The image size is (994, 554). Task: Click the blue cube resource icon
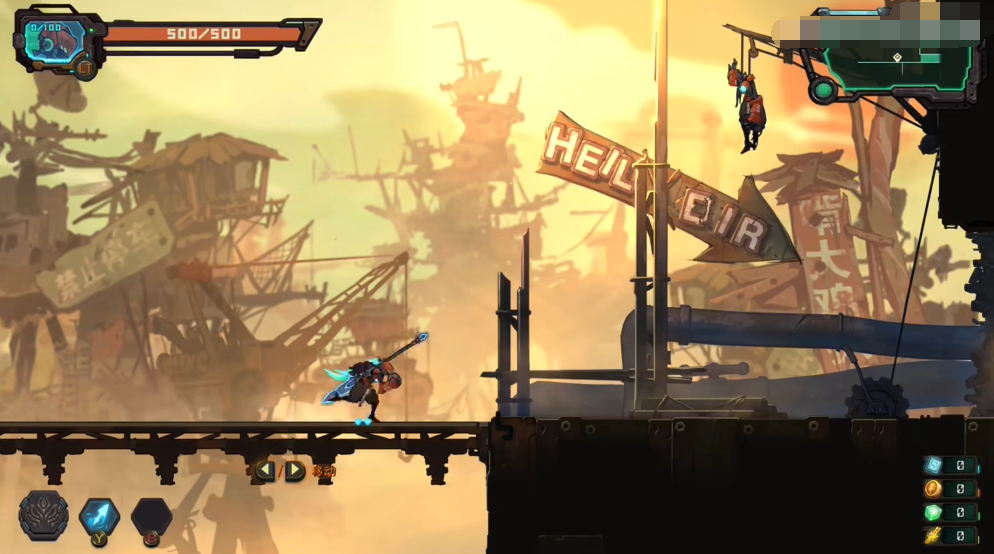(x=932, y=465)
